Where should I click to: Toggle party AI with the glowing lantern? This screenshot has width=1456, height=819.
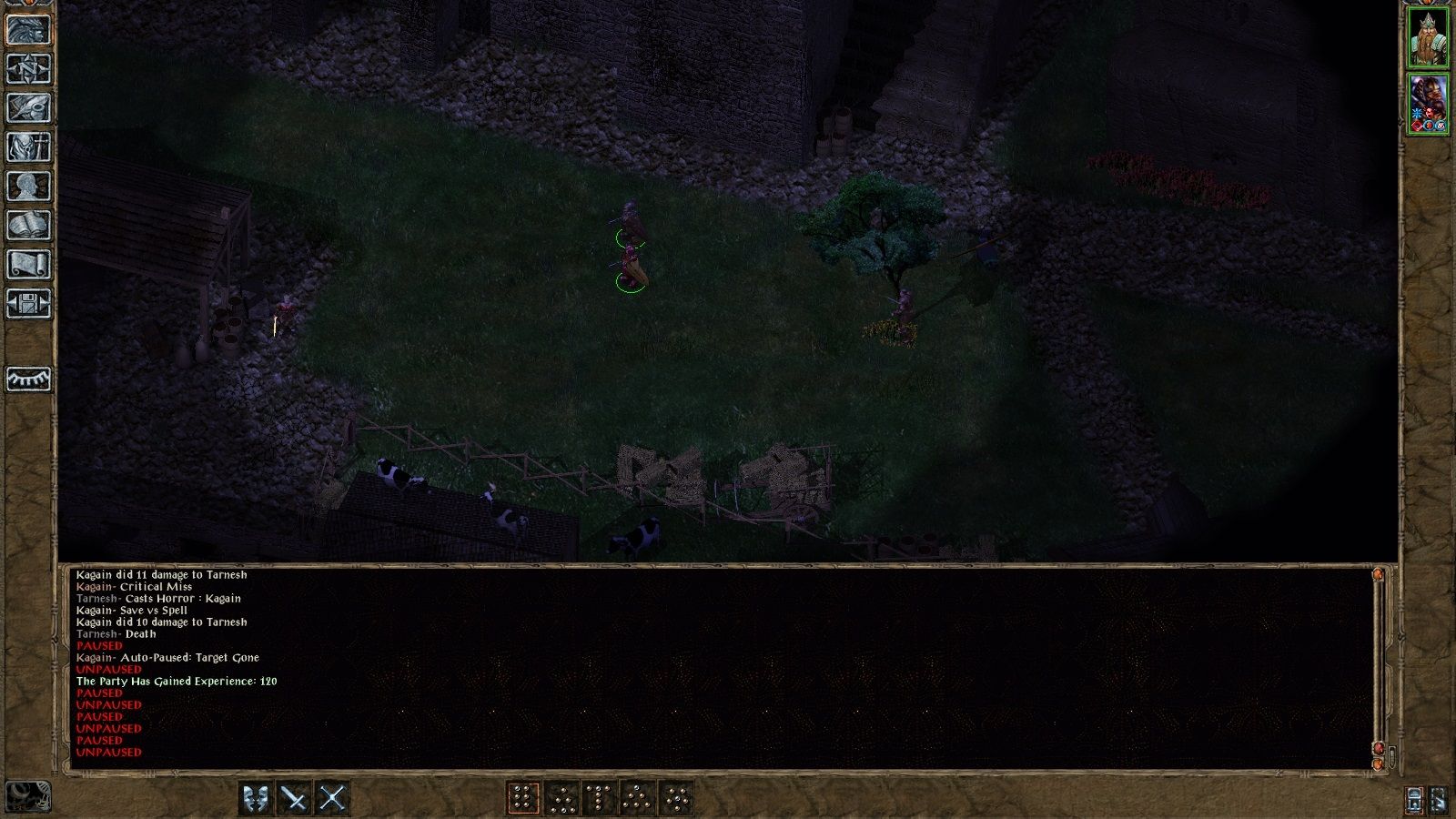[1415, 798]
